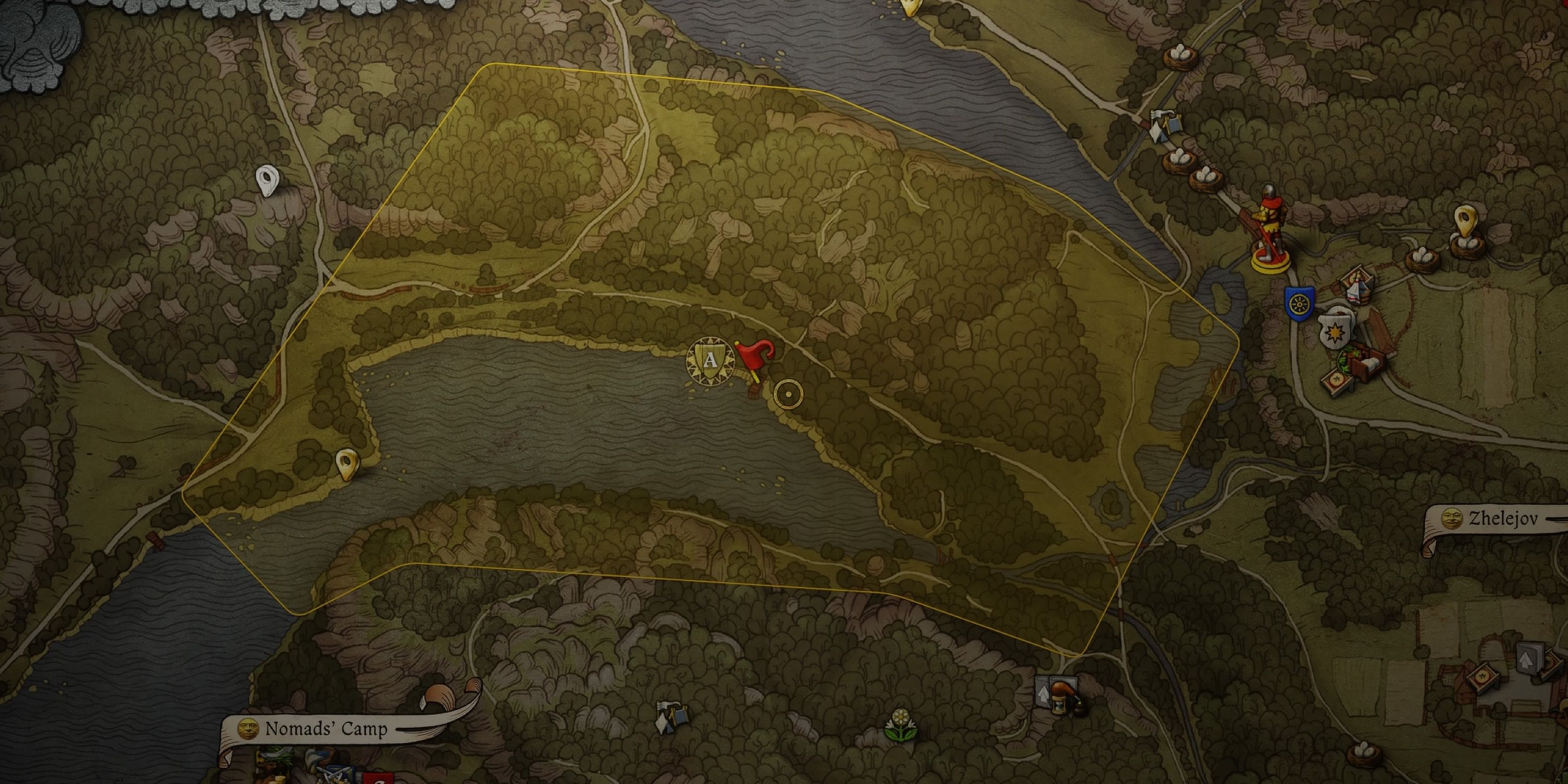
Task: Open the Zhelejov location banner
Action: [1497, 519]
